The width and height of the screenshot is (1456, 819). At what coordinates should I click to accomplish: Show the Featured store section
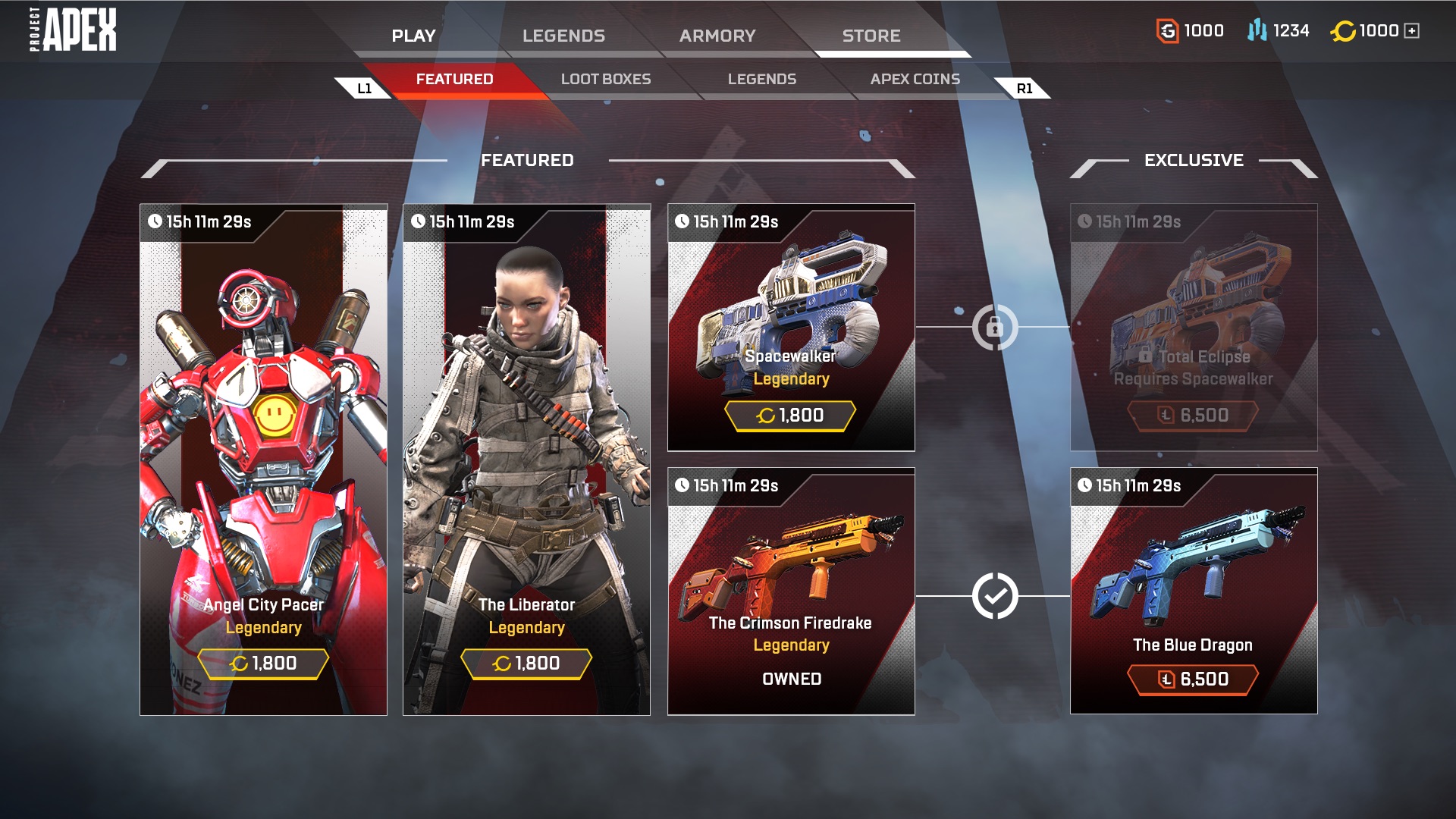(454, 79)
